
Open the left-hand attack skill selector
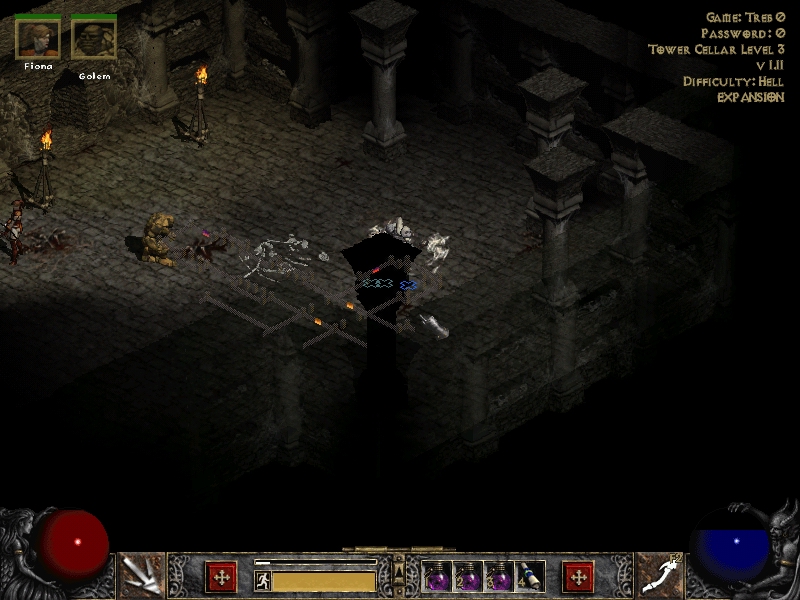[x=141, y=575]
